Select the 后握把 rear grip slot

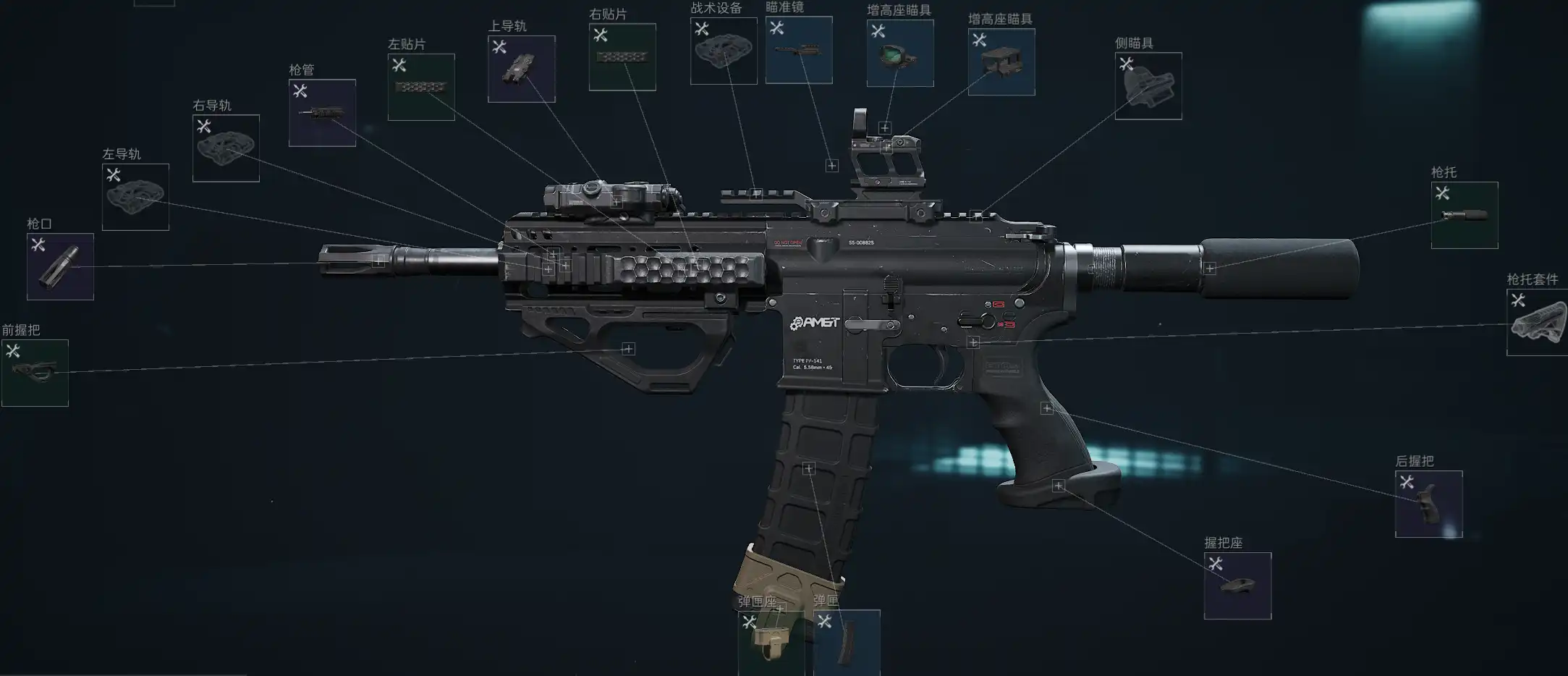pos(1428,504)
